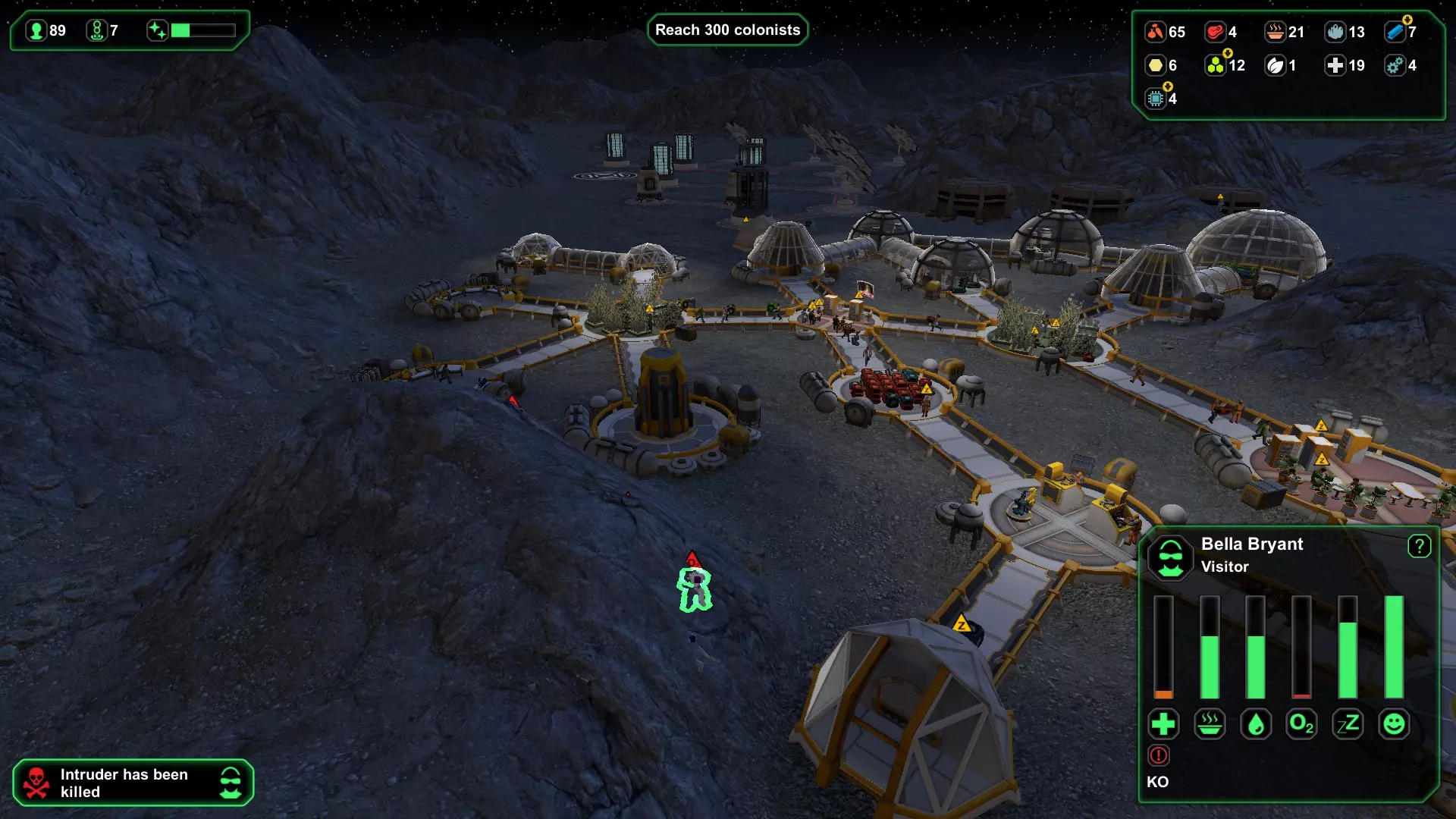Select the spare parts gear resource icon

click(x=1395, y=65)
